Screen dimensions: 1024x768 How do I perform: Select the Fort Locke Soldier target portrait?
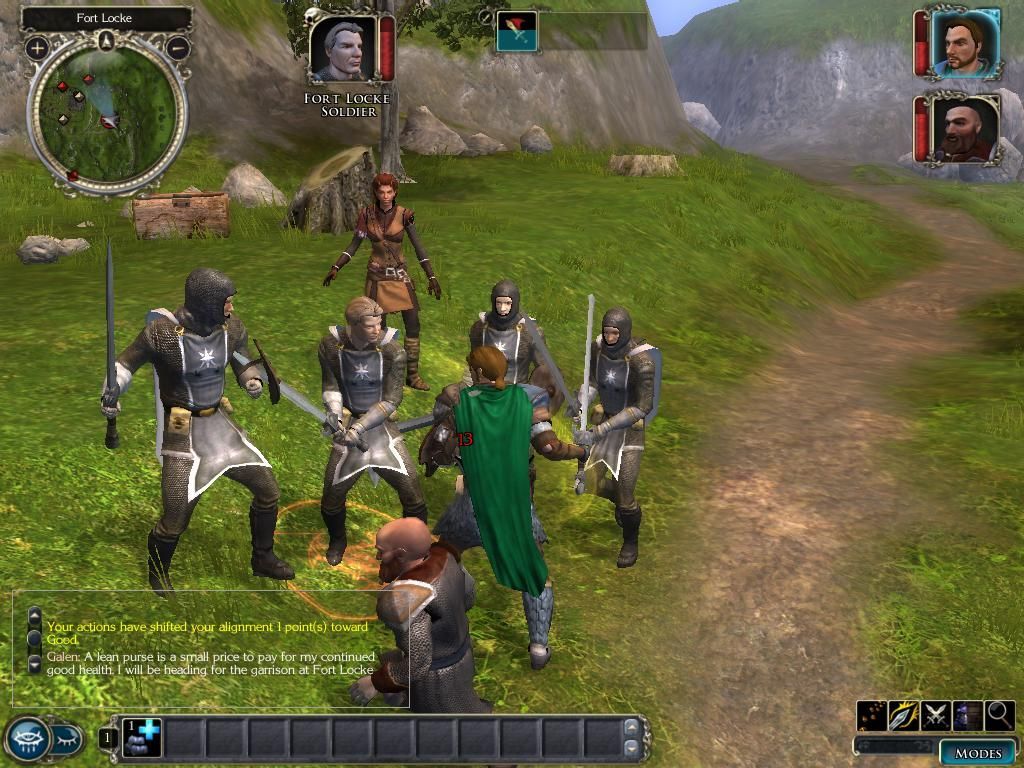(342, 49)
